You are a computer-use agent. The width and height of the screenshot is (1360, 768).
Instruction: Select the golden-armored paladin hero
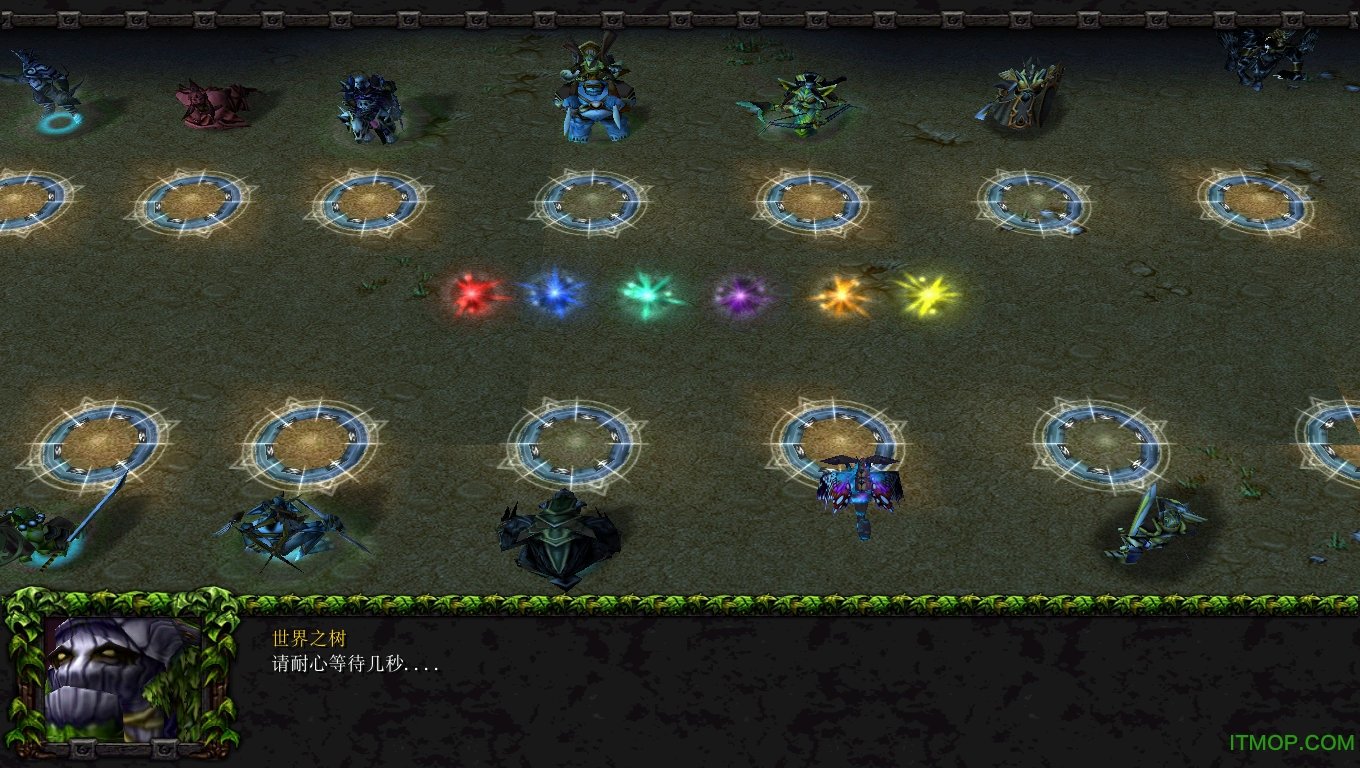tap(1020, 100)
